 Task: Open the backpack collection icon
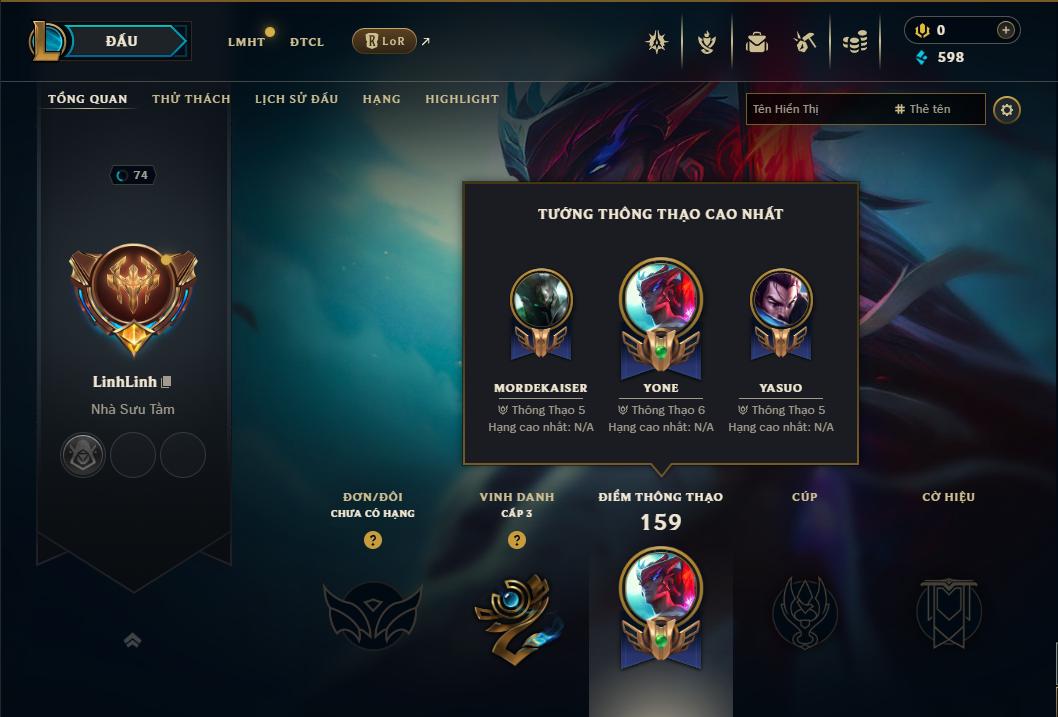(x=757, y=42)
